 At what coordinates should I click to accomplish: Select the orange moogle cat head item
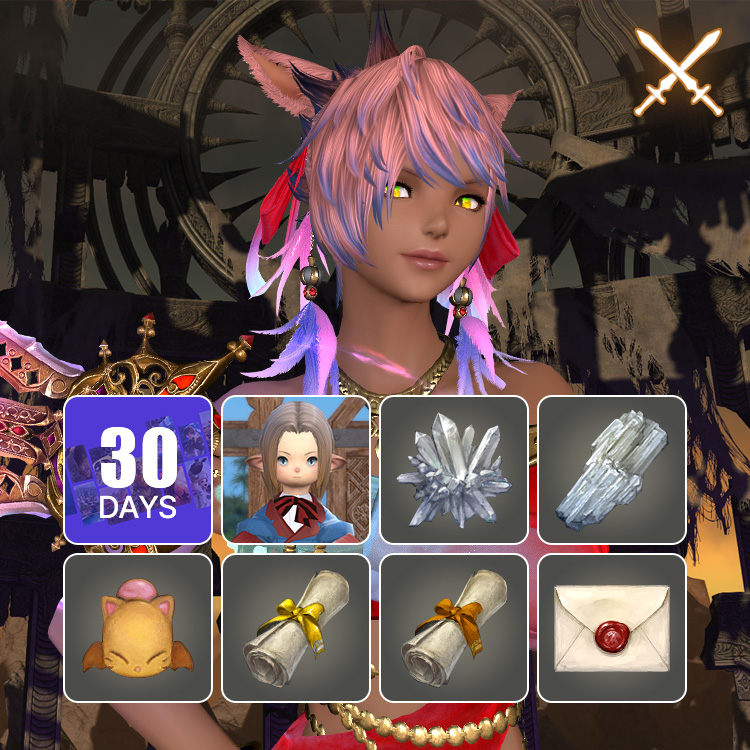click(138, 628)
